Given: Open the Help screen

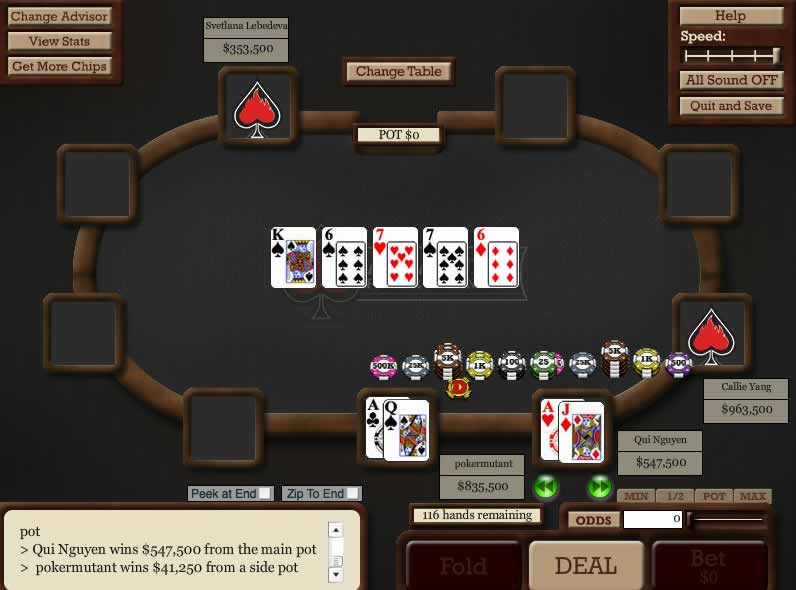Looking at the screenshot, I should click(730, 16).
